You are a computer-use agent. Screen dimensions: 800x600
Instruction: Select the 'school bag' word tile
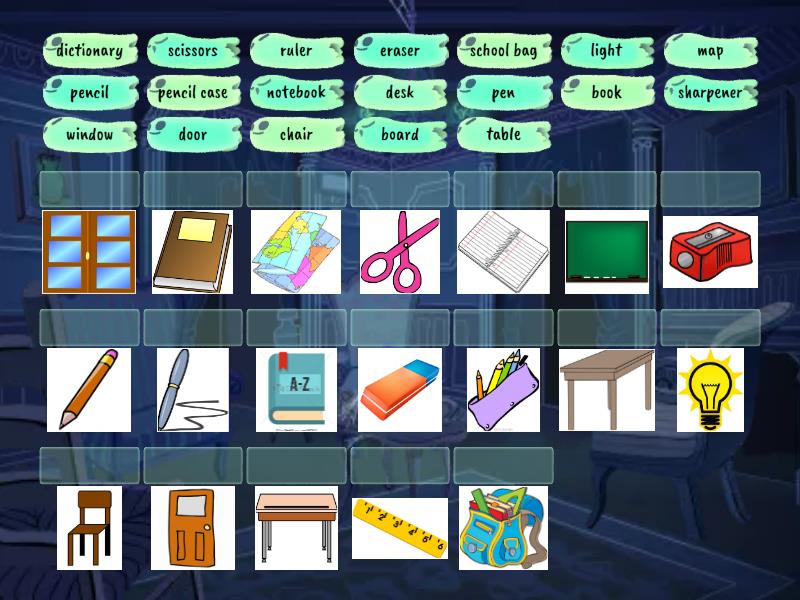[x=504, y=50]
